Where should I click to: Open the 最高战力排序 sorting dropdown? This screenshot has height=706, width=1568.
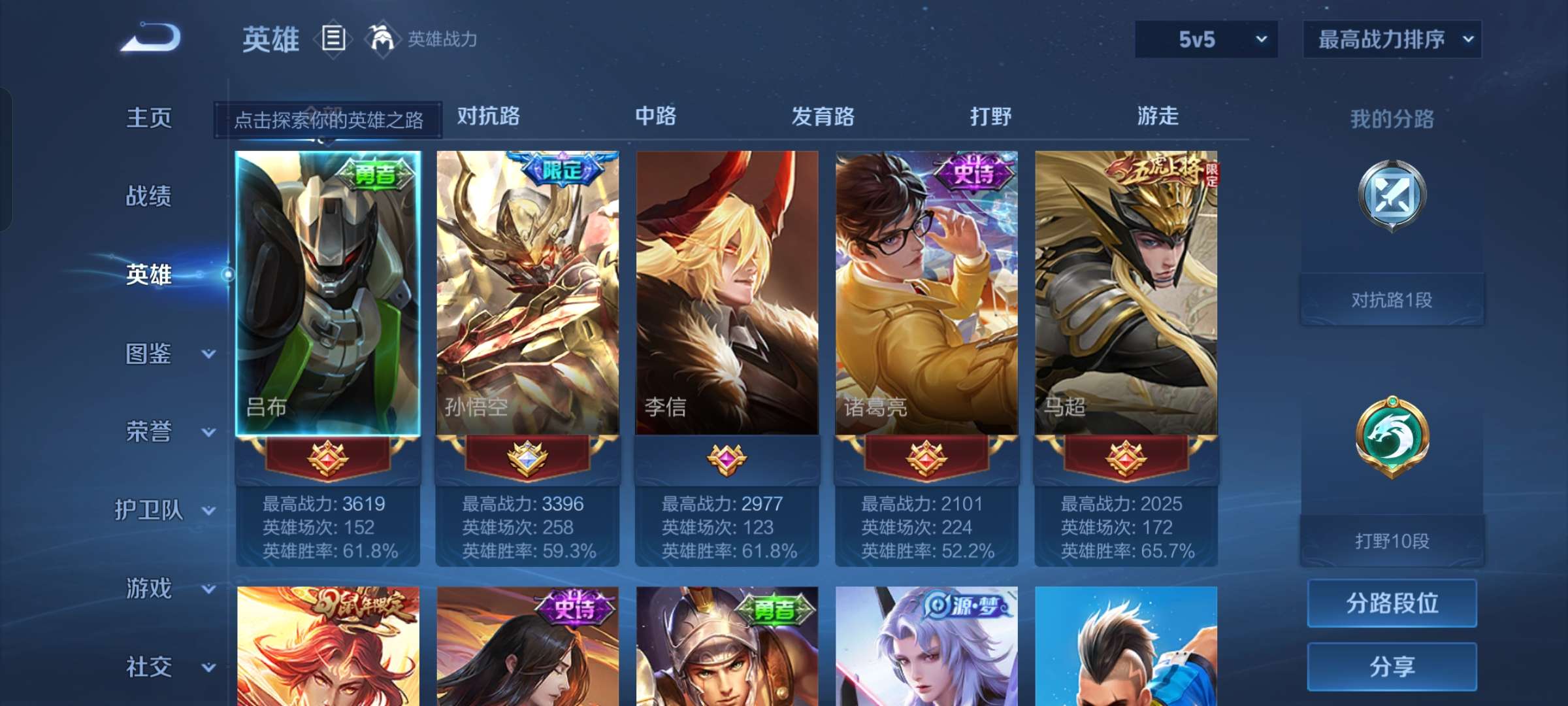(x=1392, y=39)
